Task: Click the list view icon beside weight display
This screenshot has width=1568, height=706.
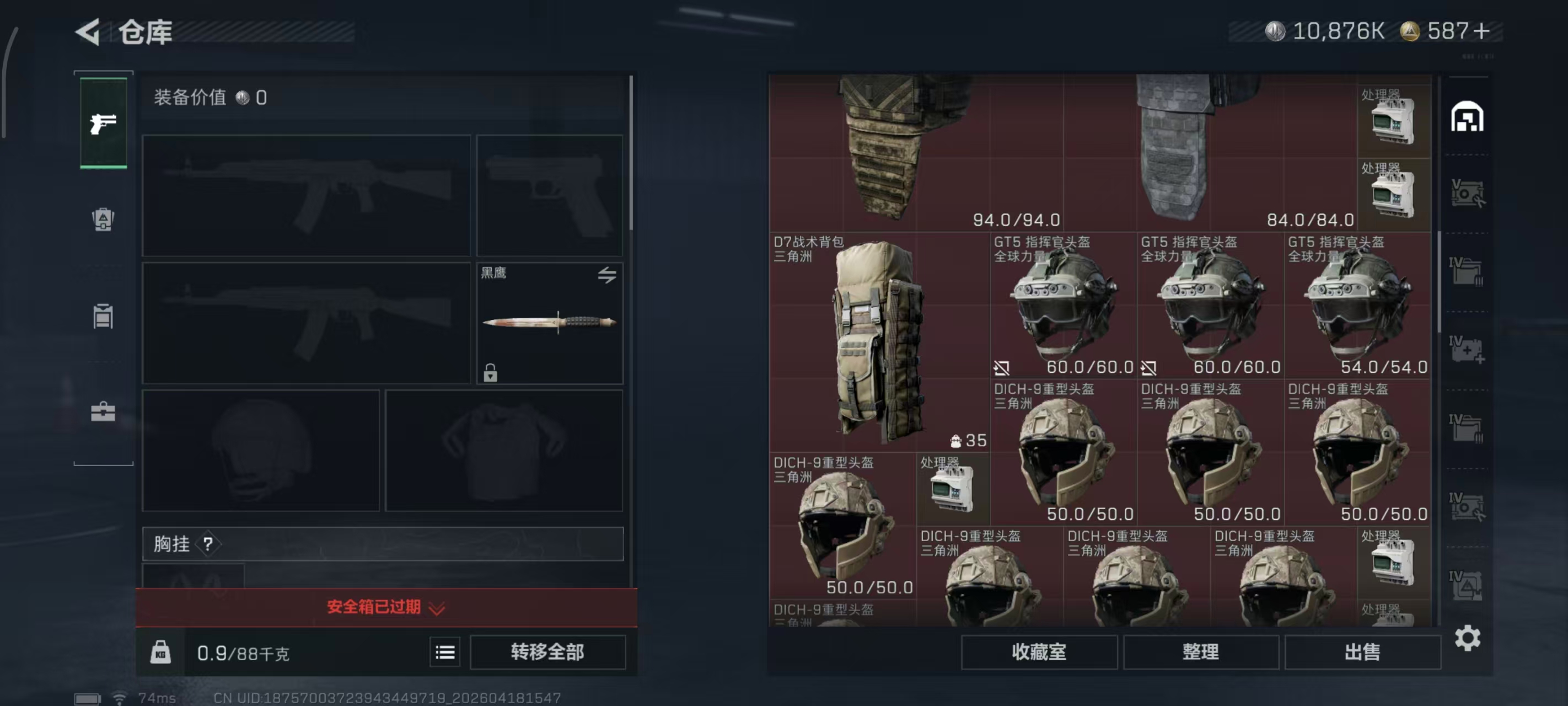Action: [445, 652]
